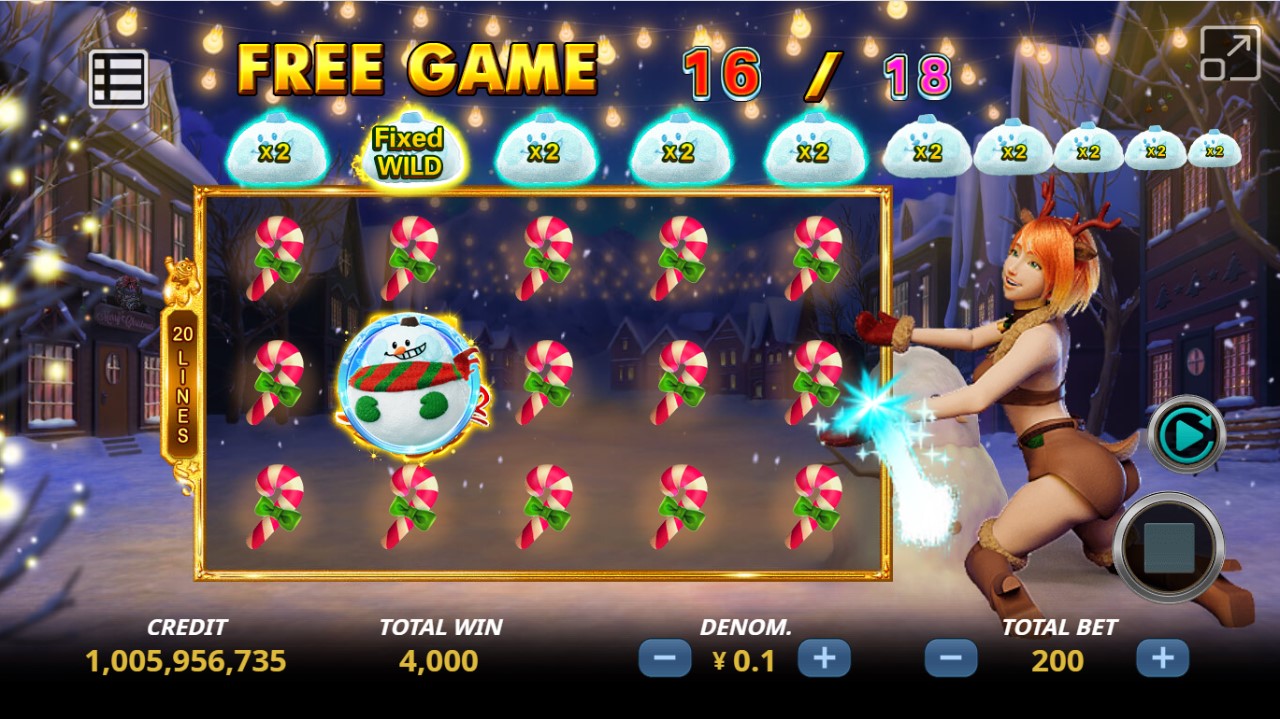Screen dimensions: 1280x719
Task: Stop the reels with the square button
Action: 1168,547
